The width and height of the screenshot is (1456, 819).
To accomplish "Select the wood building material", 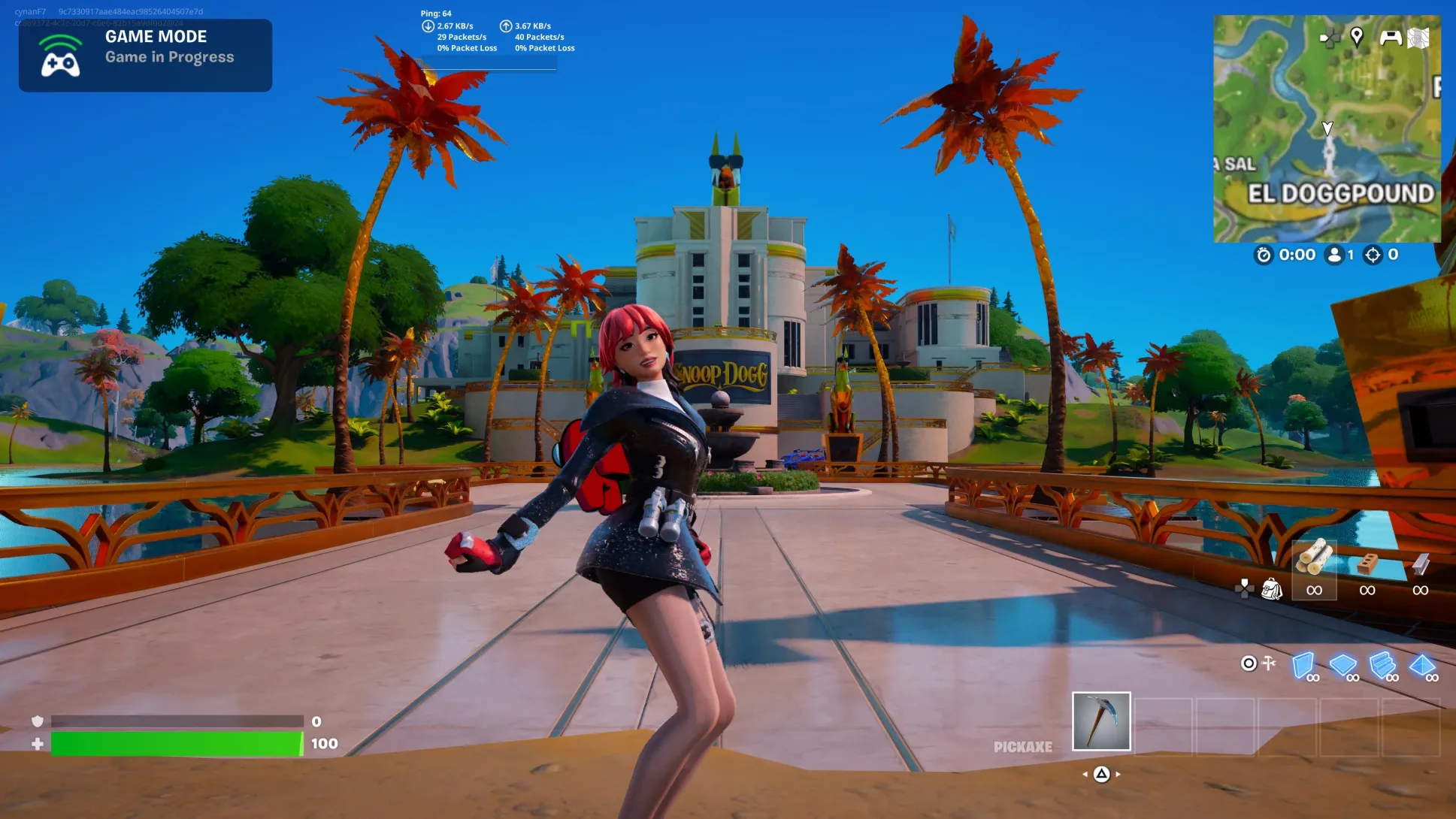I will click(x=1314, y=560).
